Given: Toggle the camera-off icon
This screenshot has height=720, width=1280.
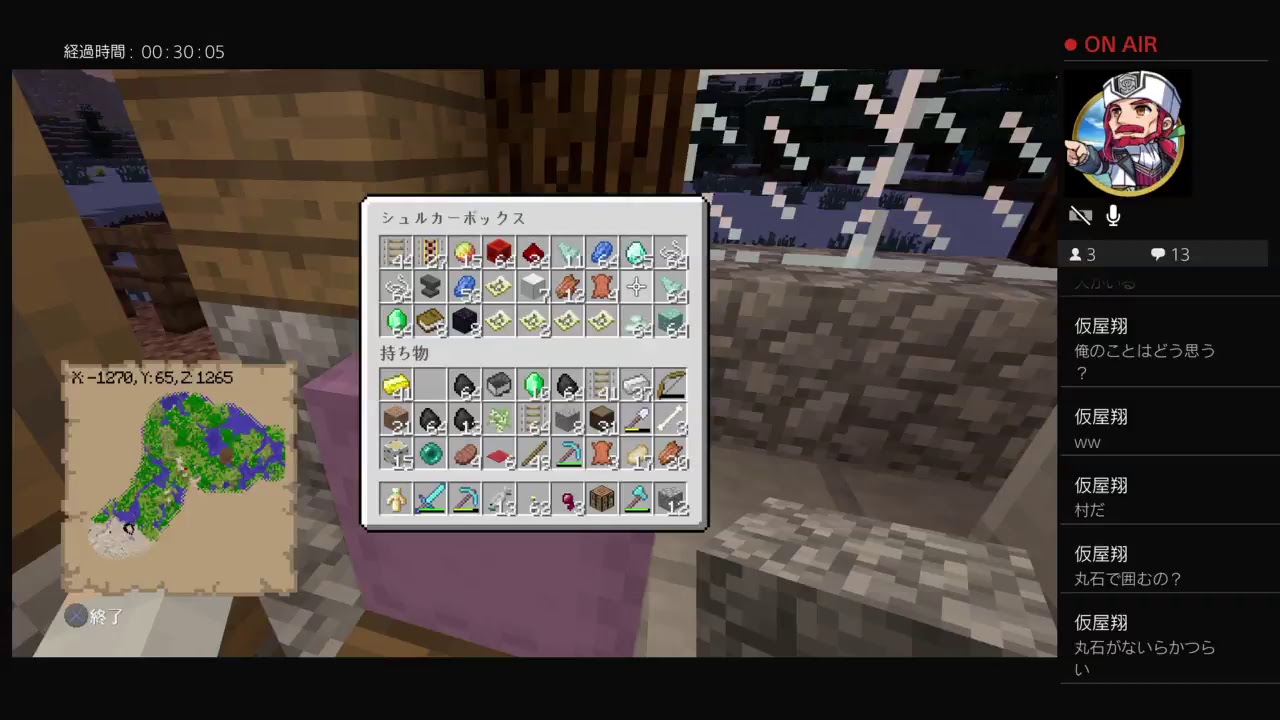Looking at the screenshot, I should pos(1081,215).
